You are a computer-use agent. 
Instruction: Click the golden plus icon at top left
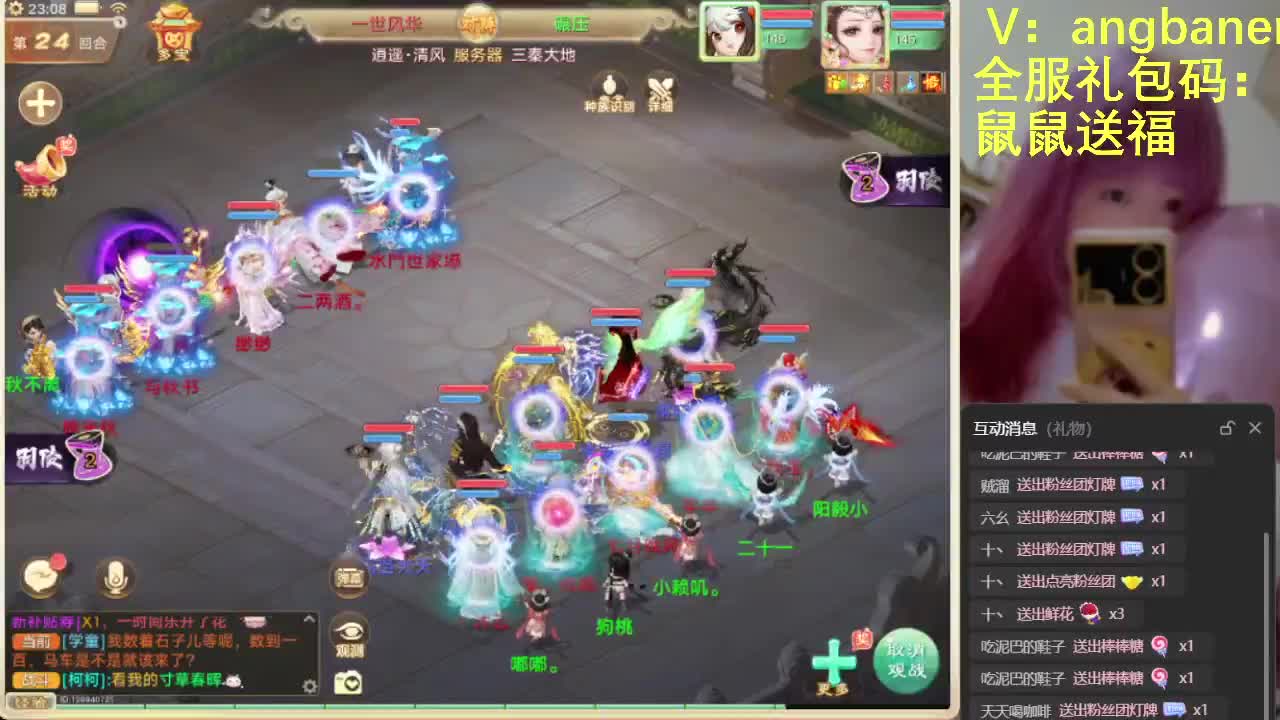40,103
